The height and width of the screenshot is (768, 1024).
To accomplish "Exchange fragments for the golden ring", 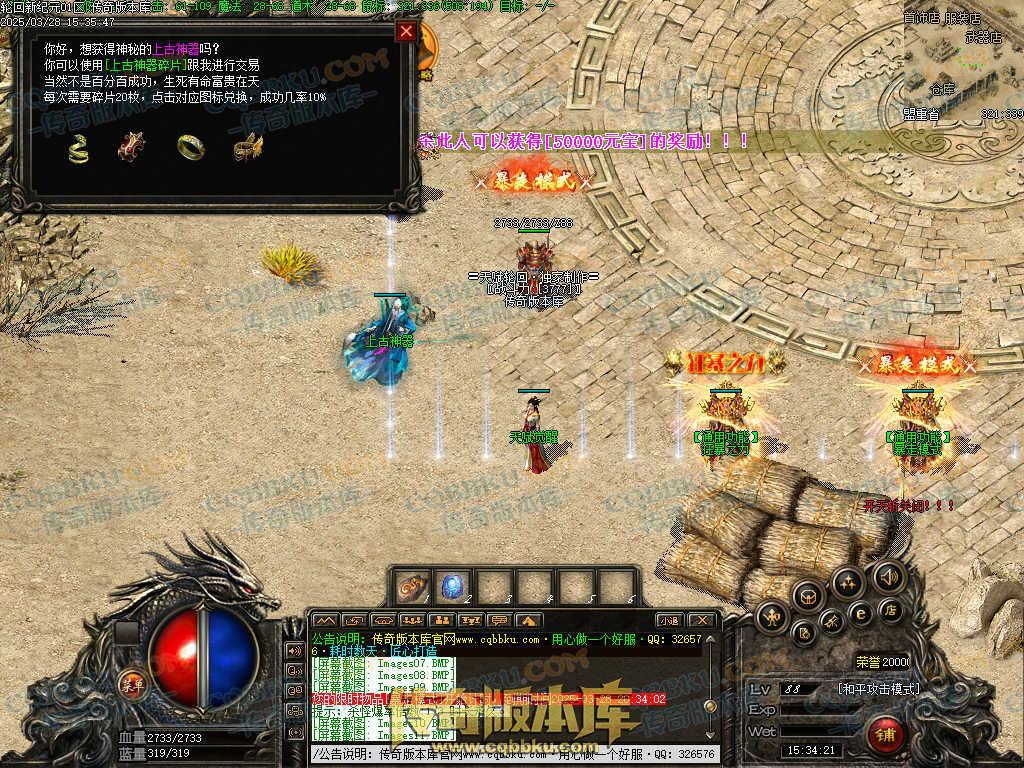I will click(190, 147).
